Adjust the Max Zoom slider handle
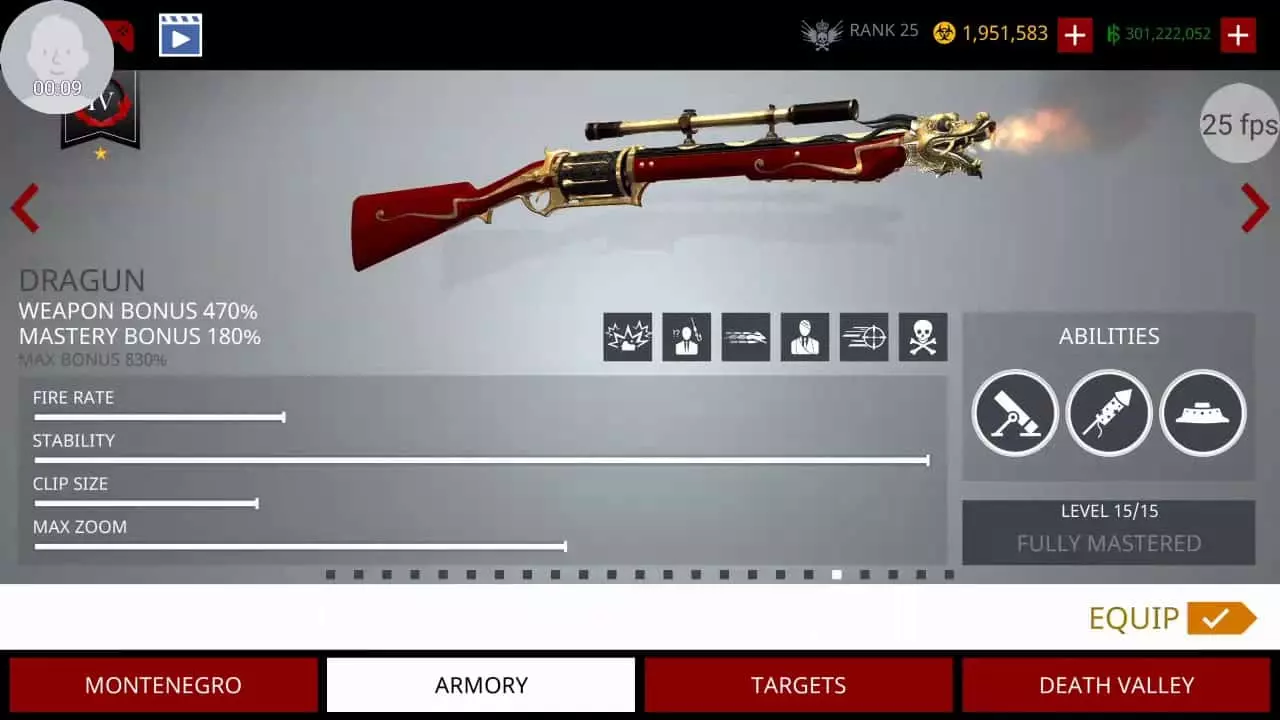This screenshot has height=720, width=1280. [564, 547]
